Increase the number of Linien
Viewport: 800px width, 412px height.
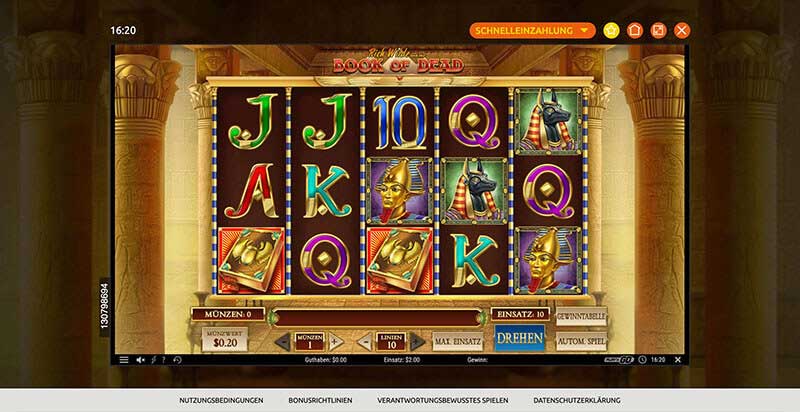417,342
